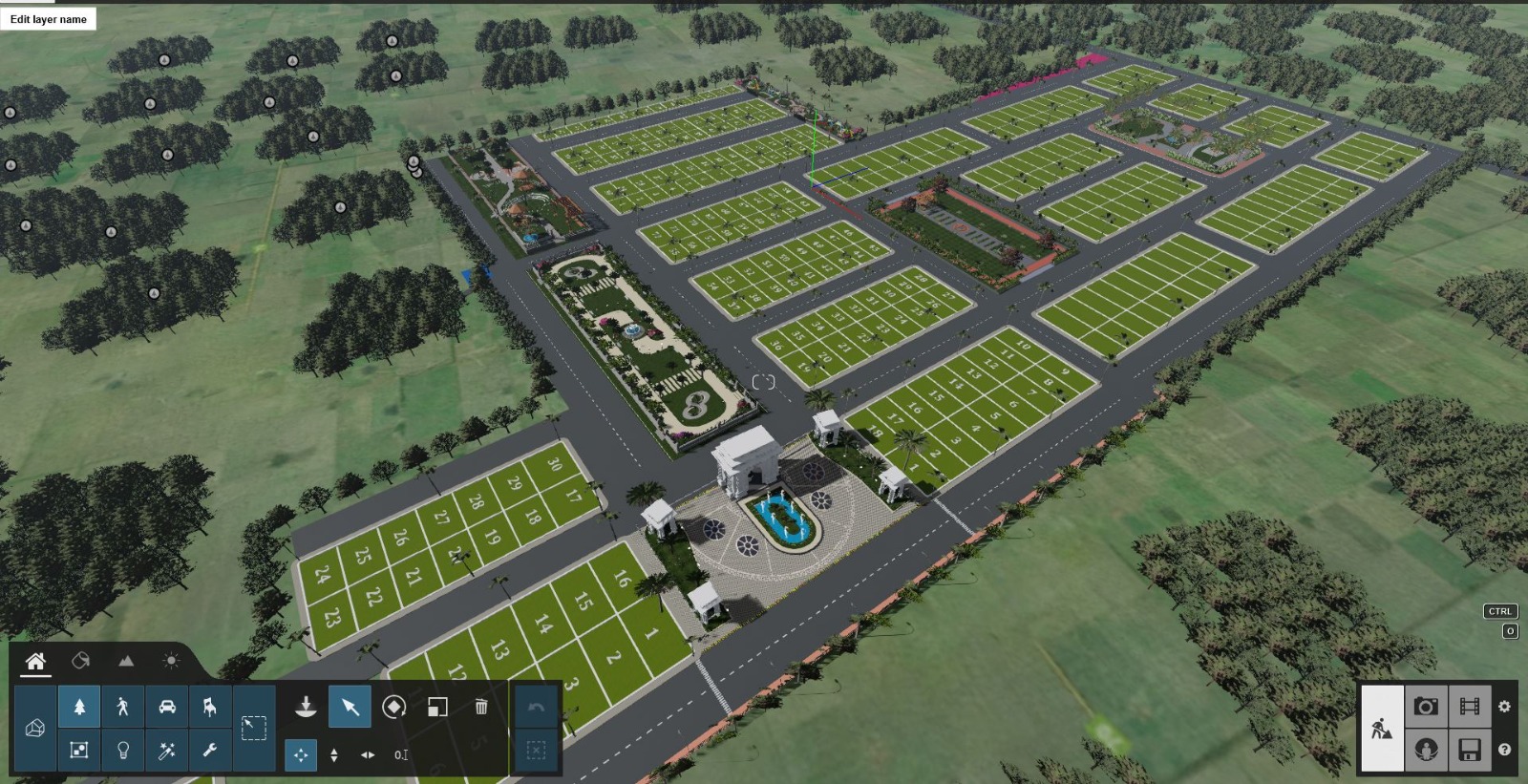This screenshot has height=784, width=1528.
Task: Click the rotation value input showing 0
Action: (401, 754)
